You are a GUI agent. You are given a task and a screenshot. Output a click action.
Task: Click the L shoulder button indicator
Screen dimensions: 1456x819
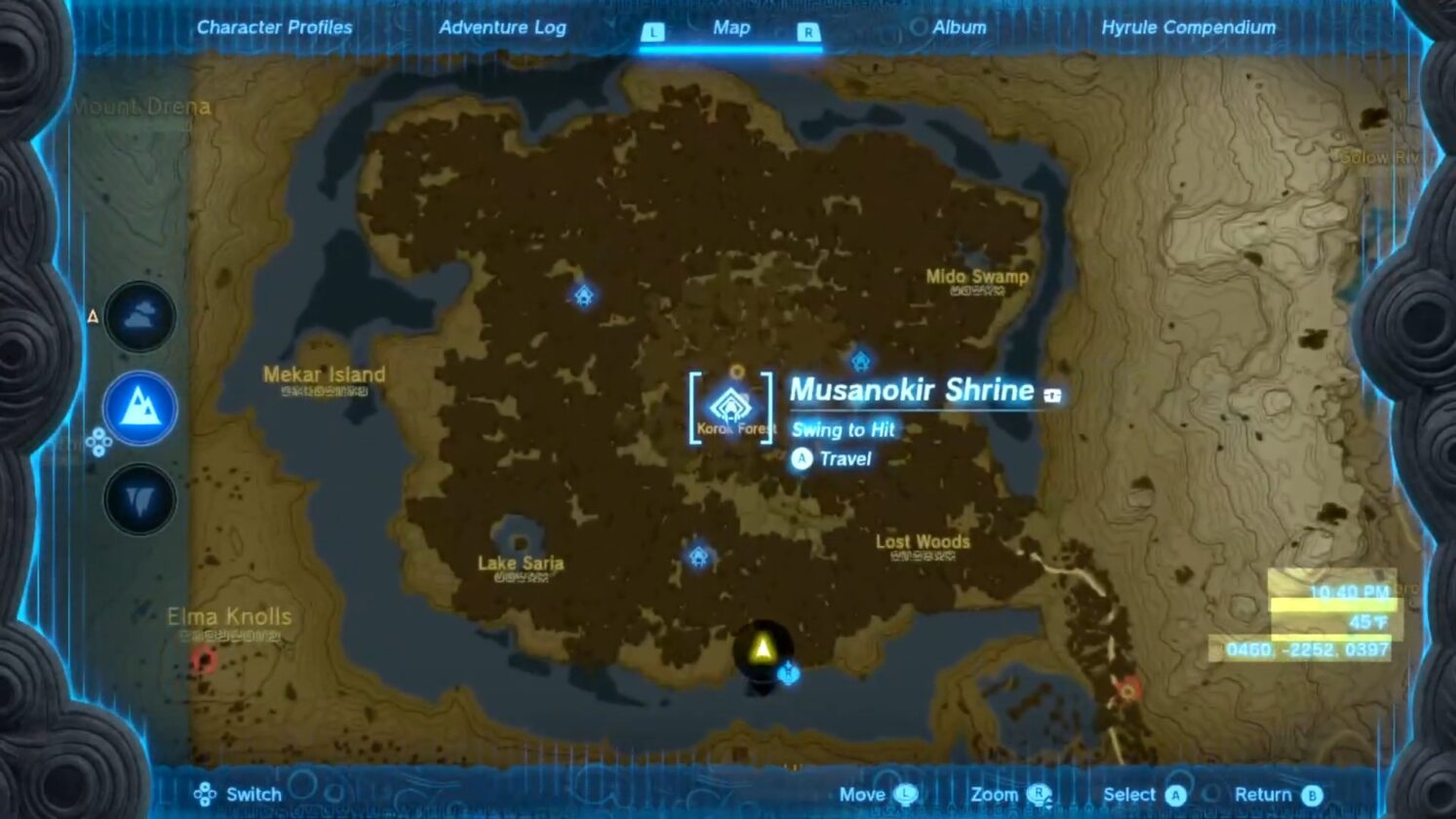651,30
